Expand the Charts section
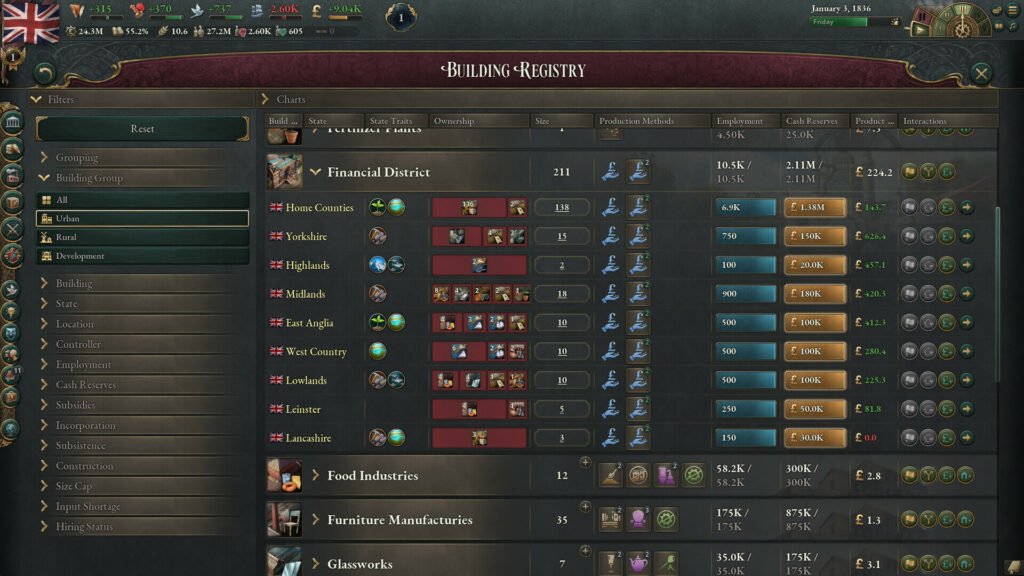Image resolution: width=1024 pixels, height=576 pixels. pos(290,99)
